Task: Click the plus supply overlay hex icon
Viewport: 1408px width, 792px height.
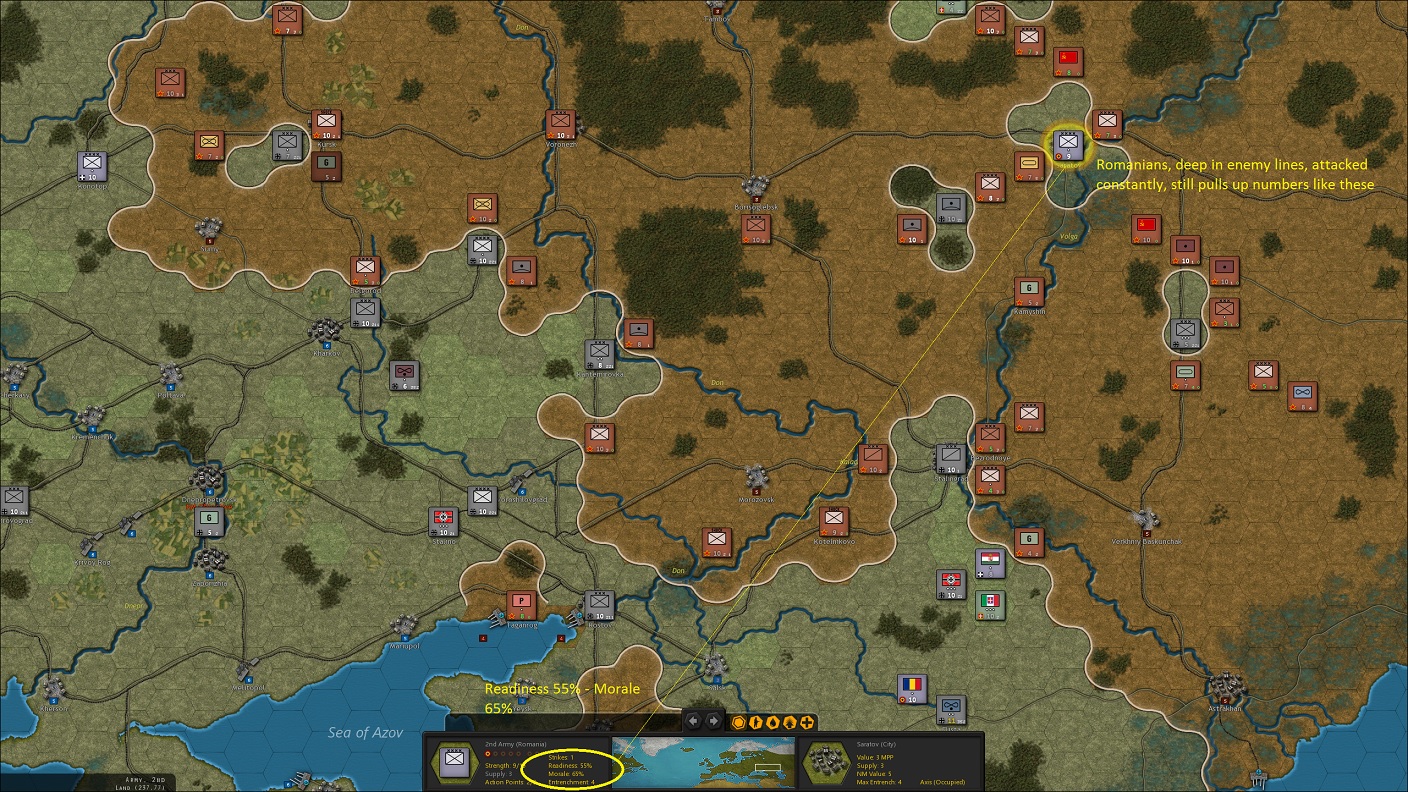Action: click(x=808, y=721)
